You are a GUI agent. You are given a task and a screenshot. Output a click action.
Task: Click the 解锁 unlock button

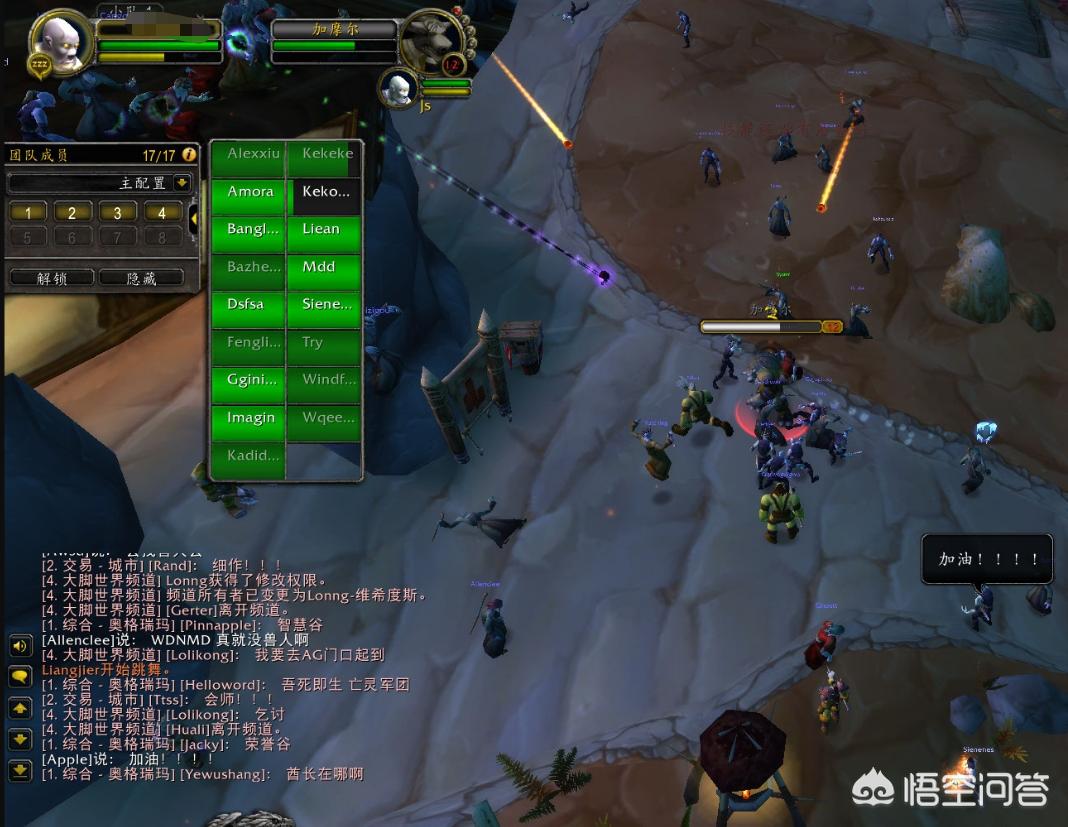coord(51,278)
